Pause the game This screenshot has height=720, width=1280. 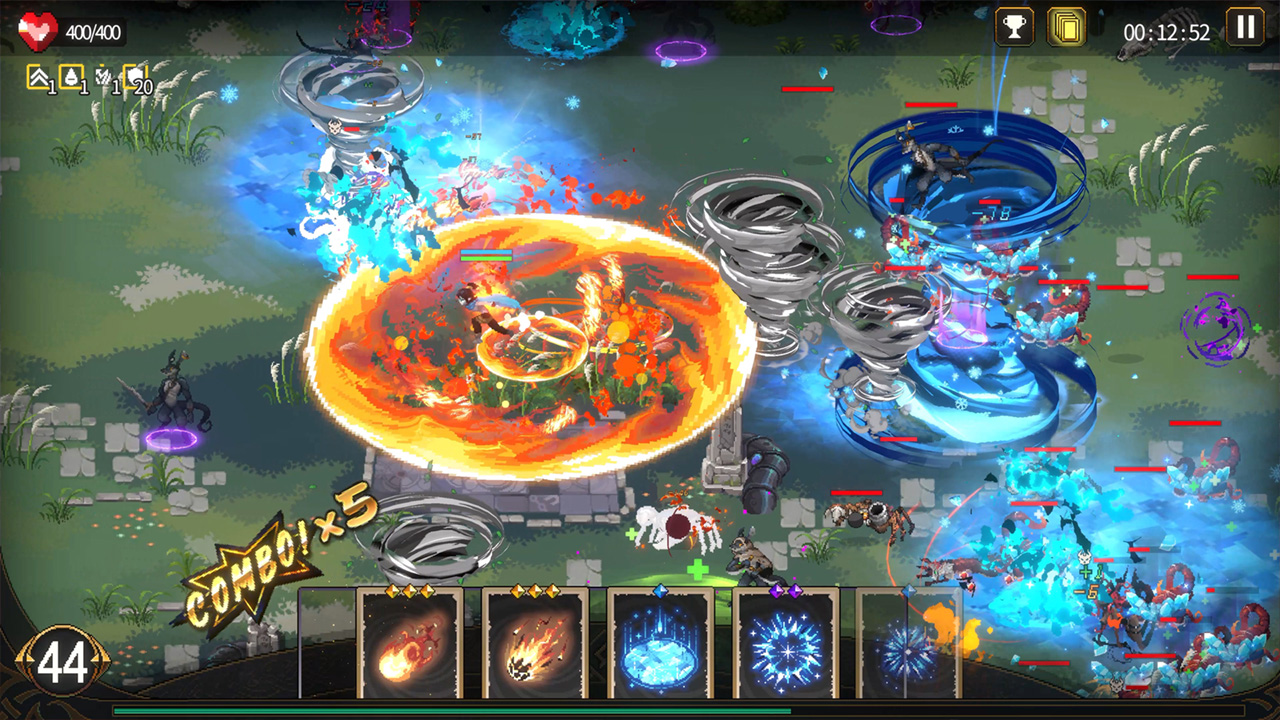[1245, 29]
